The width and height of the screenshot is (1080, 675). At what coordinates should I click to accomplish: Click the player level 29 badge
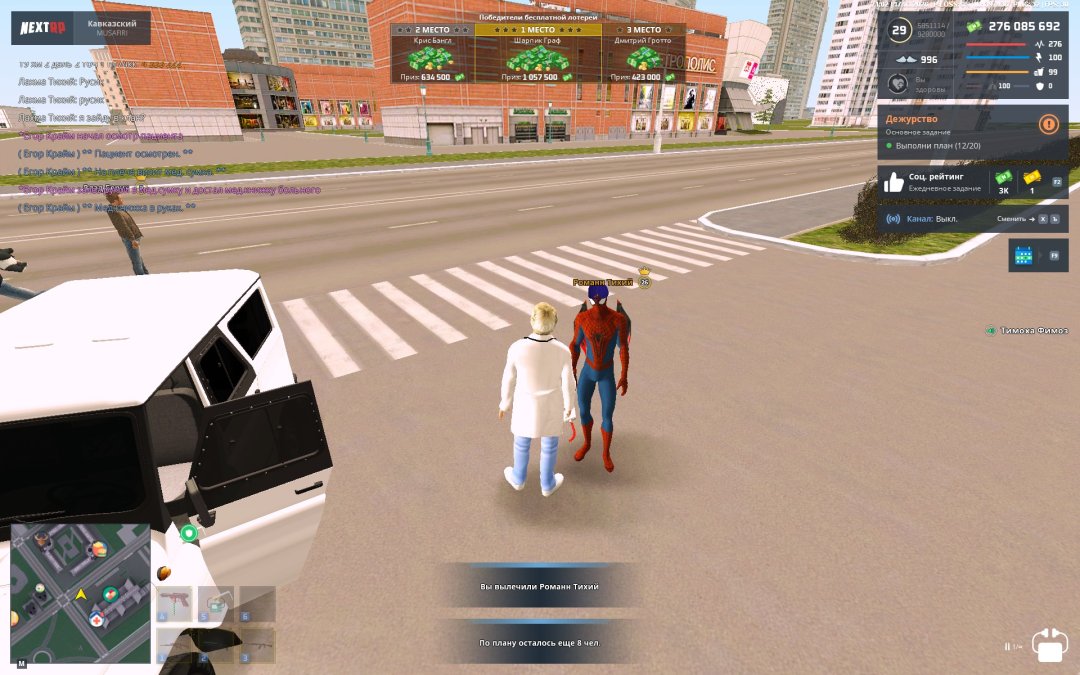coord(900,30)
